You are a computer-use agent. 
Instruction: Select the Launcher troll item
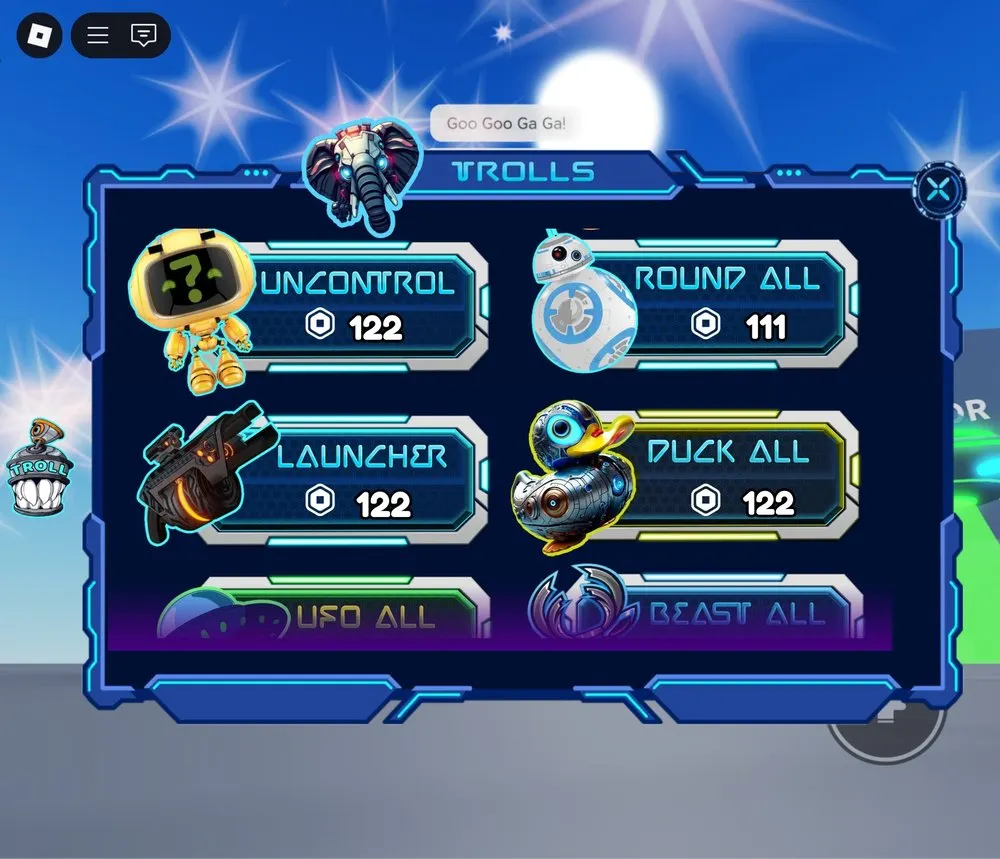pos(358,480)
